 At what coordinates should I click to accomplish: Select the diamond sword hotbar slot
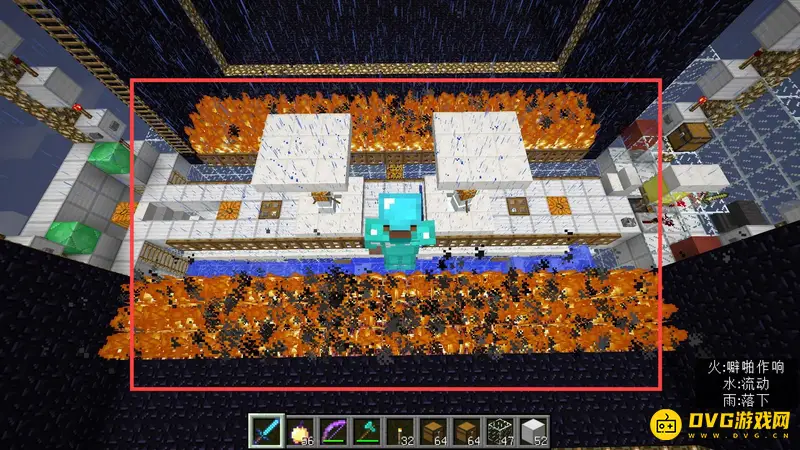click(x=263, y=430)
